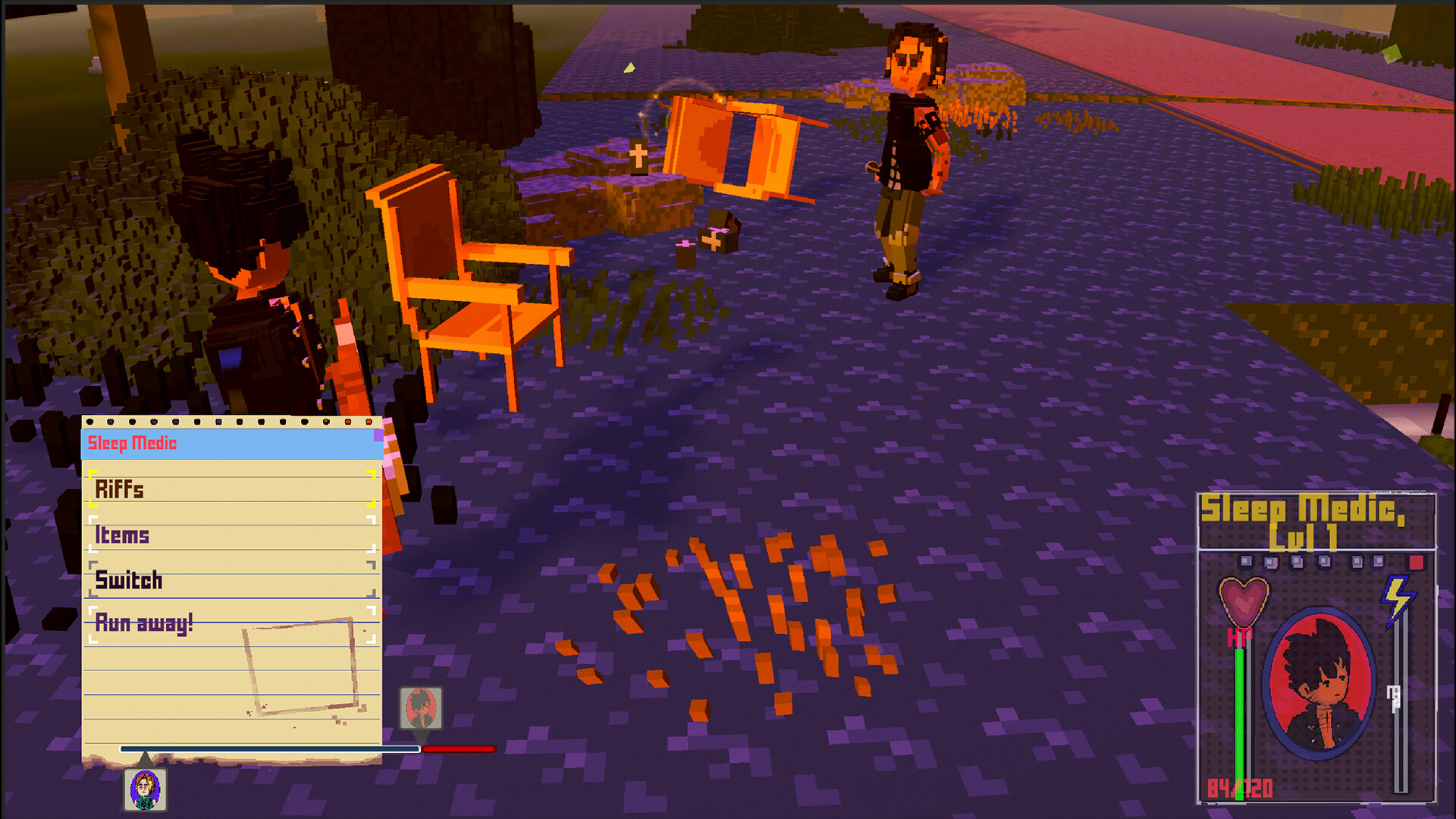Open the framed character portrait in the stat panel
1456x819 pixels.
[1319, 682]
